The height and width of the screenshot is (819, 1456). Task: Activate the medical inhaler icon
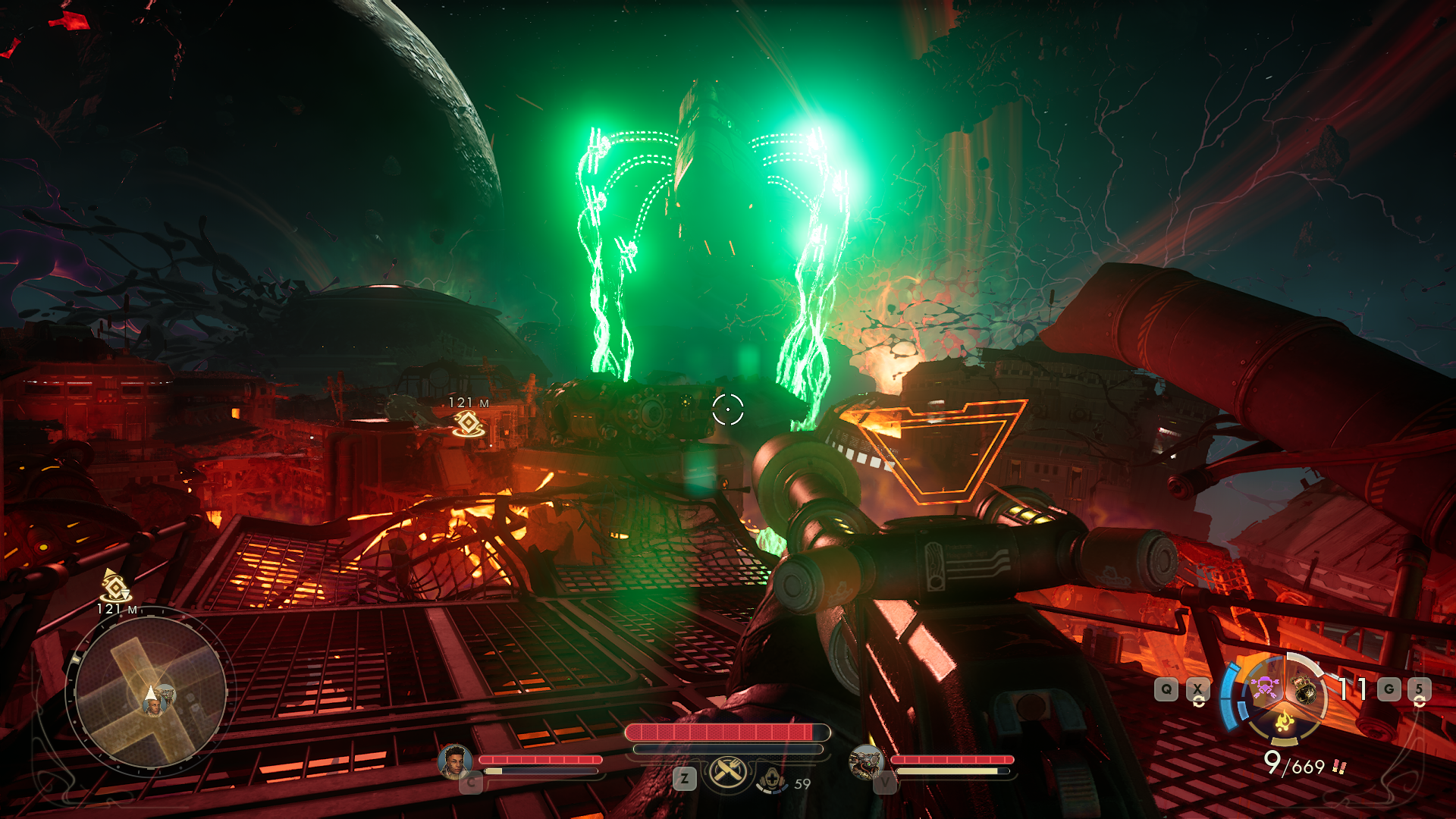pos(773,779)
